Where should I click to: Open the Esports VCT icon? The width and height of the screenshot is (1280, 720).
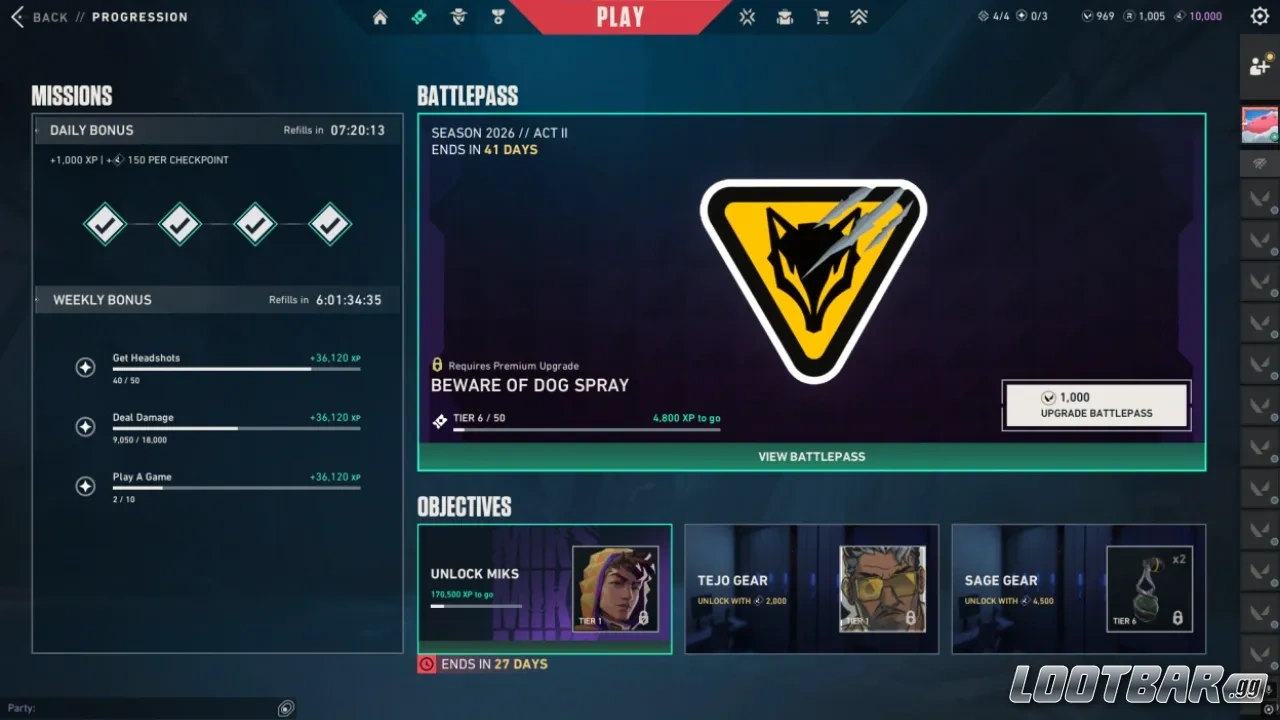click(747, 16)
